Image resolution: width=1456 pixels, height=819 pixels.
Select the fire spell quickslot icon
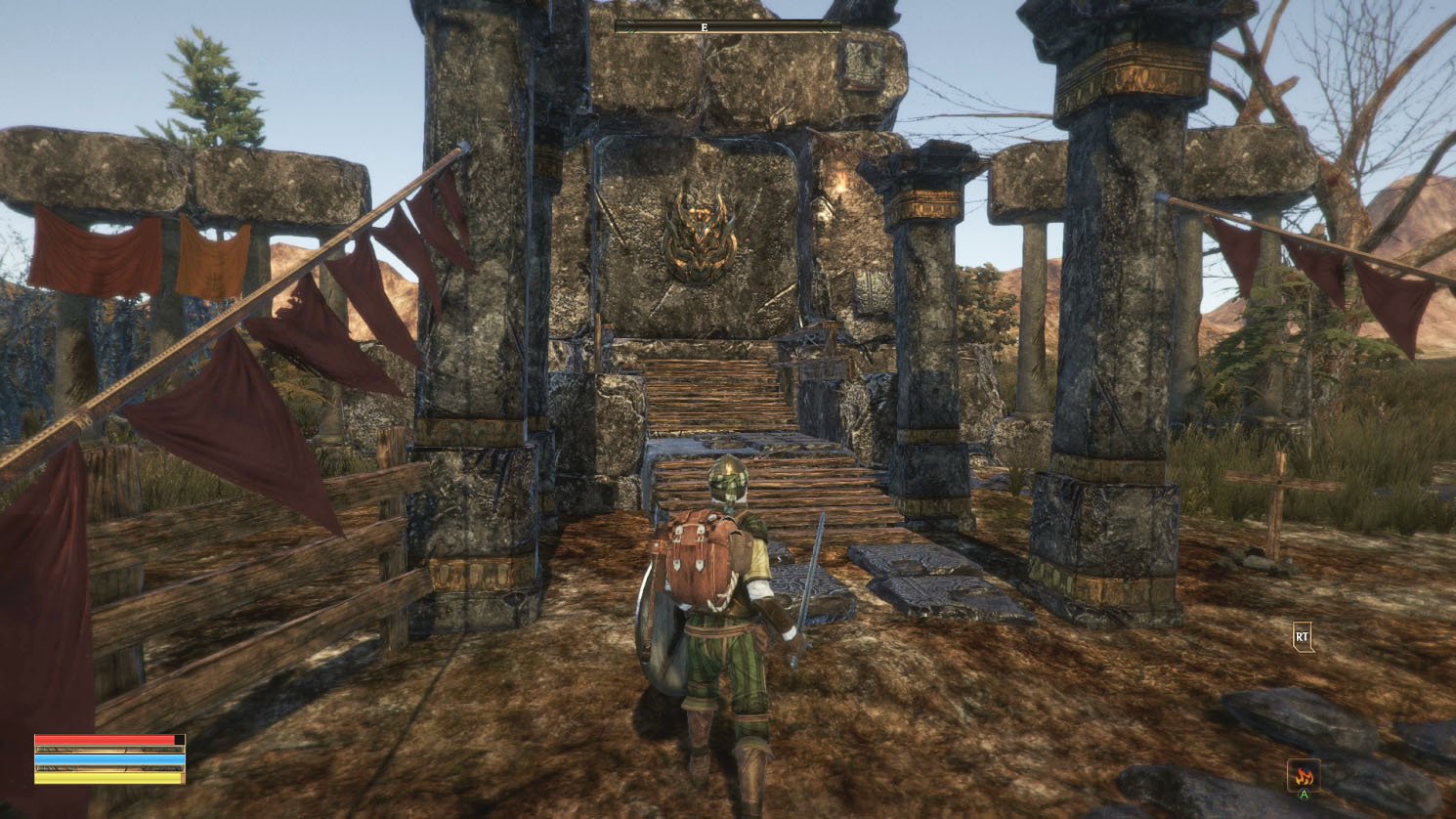click(x=1303, y=775)
